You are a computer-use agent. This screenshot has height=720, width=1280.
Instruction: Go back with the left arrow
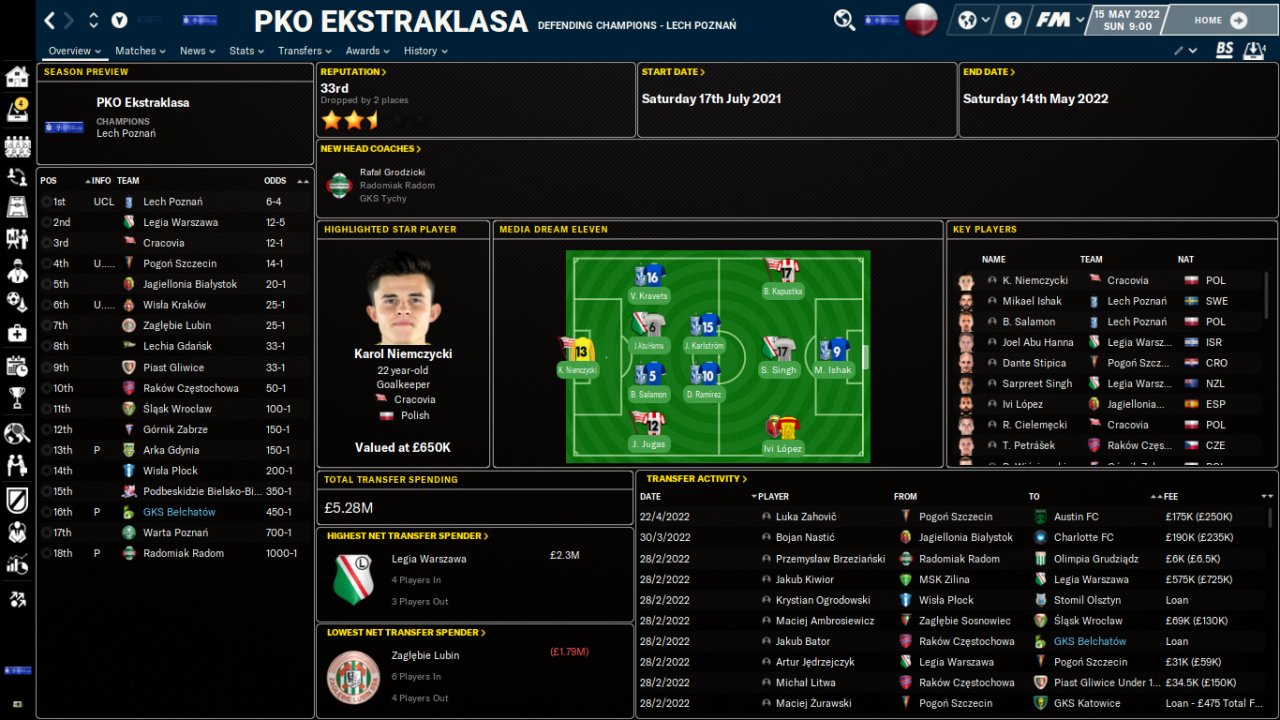pyautogui.click(x=51, y=20)
